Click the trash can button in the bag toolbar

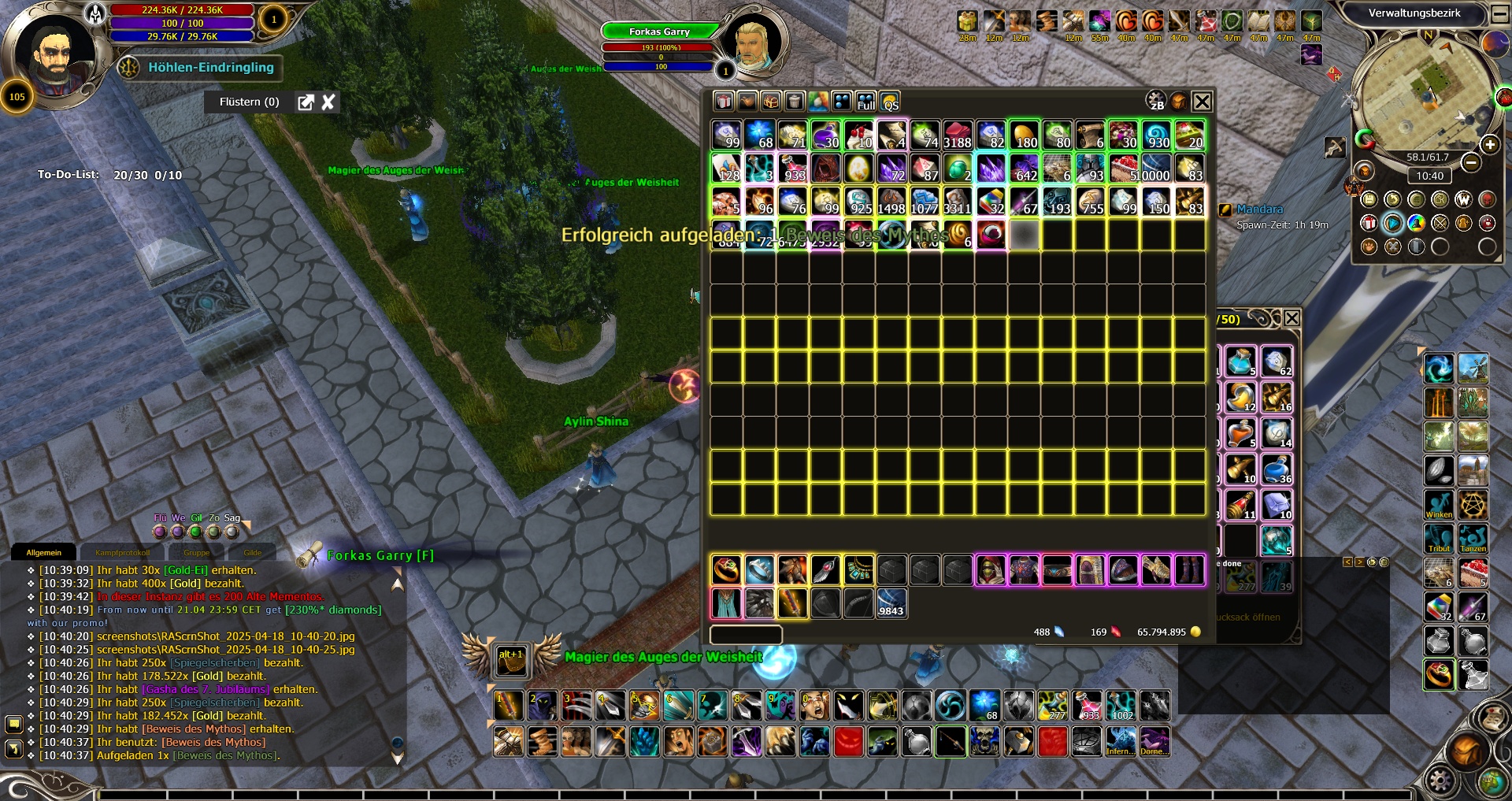tap(795, 102)
